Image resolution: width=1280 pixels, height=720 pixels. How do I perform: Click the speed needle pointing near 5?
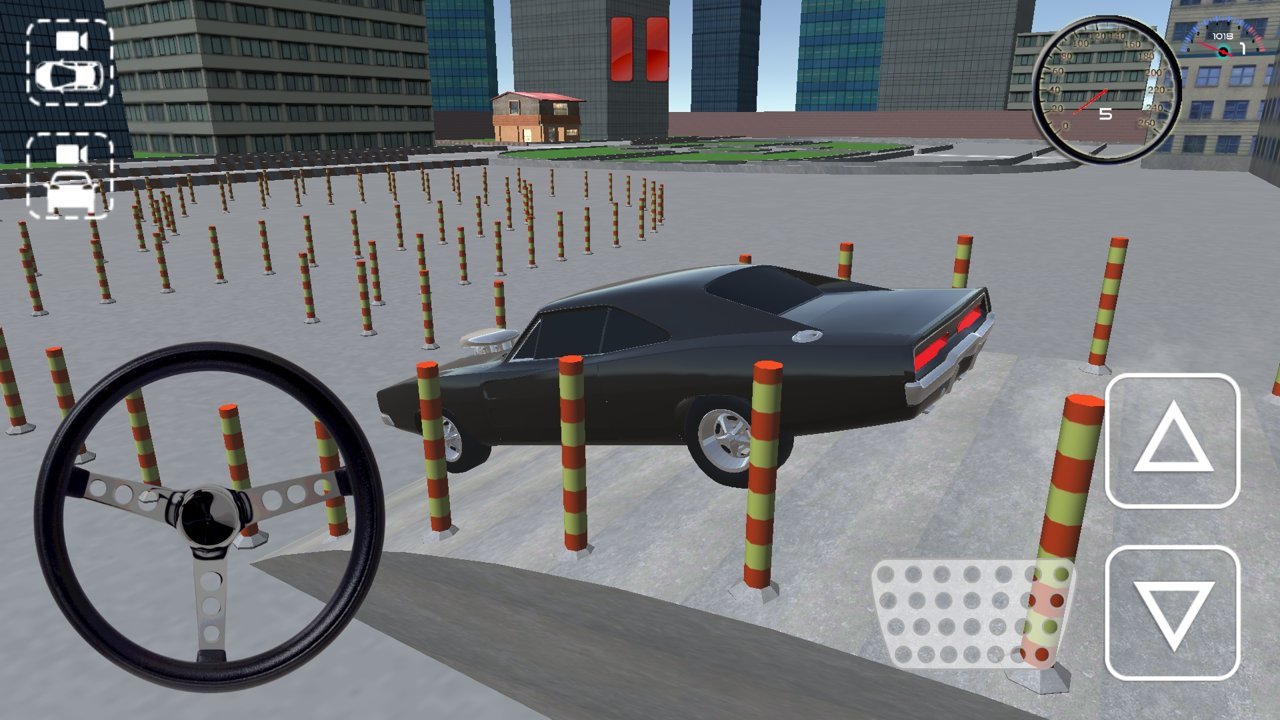(1091, 100)
